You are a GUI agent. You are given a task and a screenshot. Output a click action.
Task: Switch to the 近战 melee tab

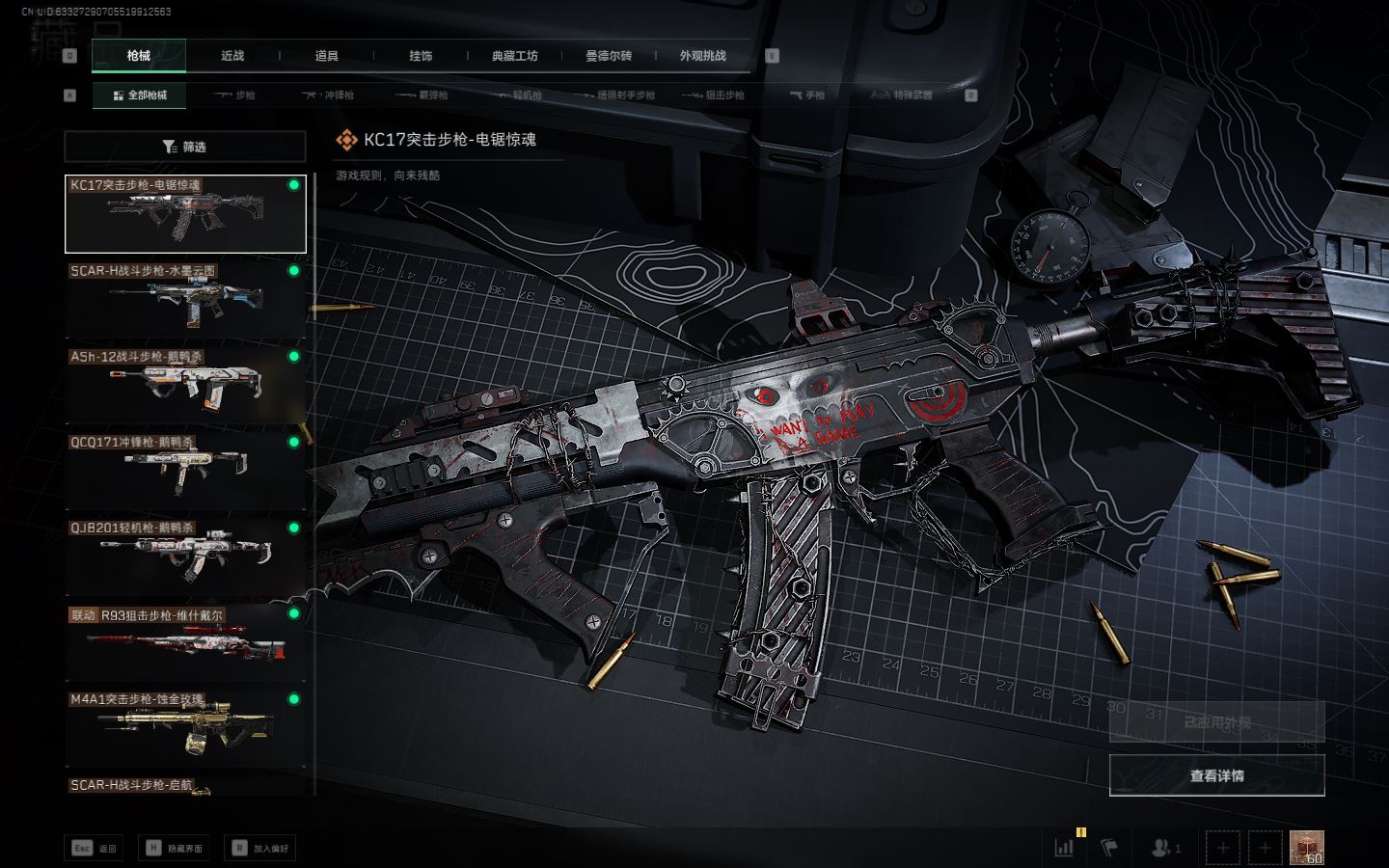[x=232, y=56]
